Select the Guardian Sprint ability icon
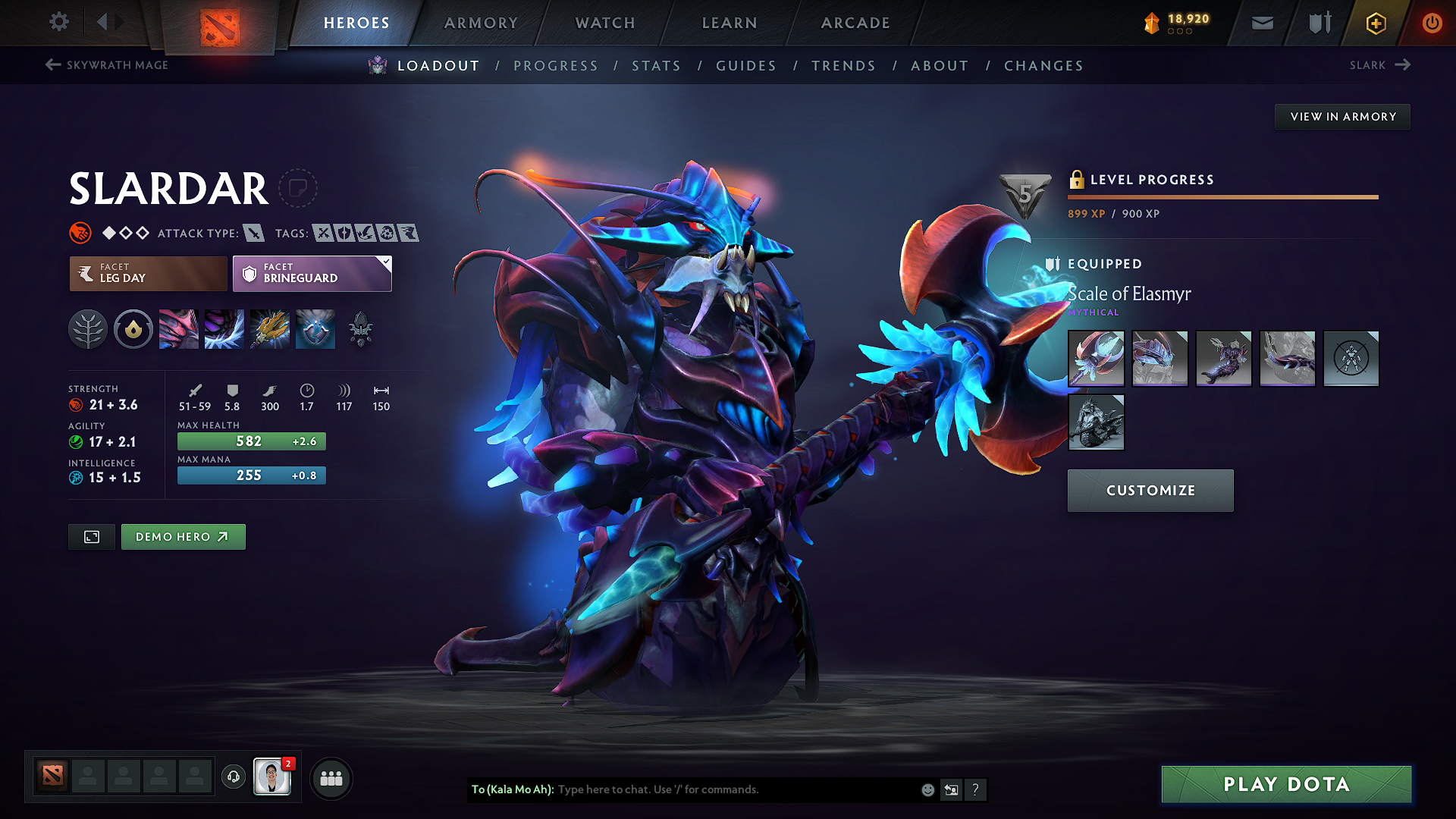The height and width of the screenshot is (819, 1456). pos(179,329)
